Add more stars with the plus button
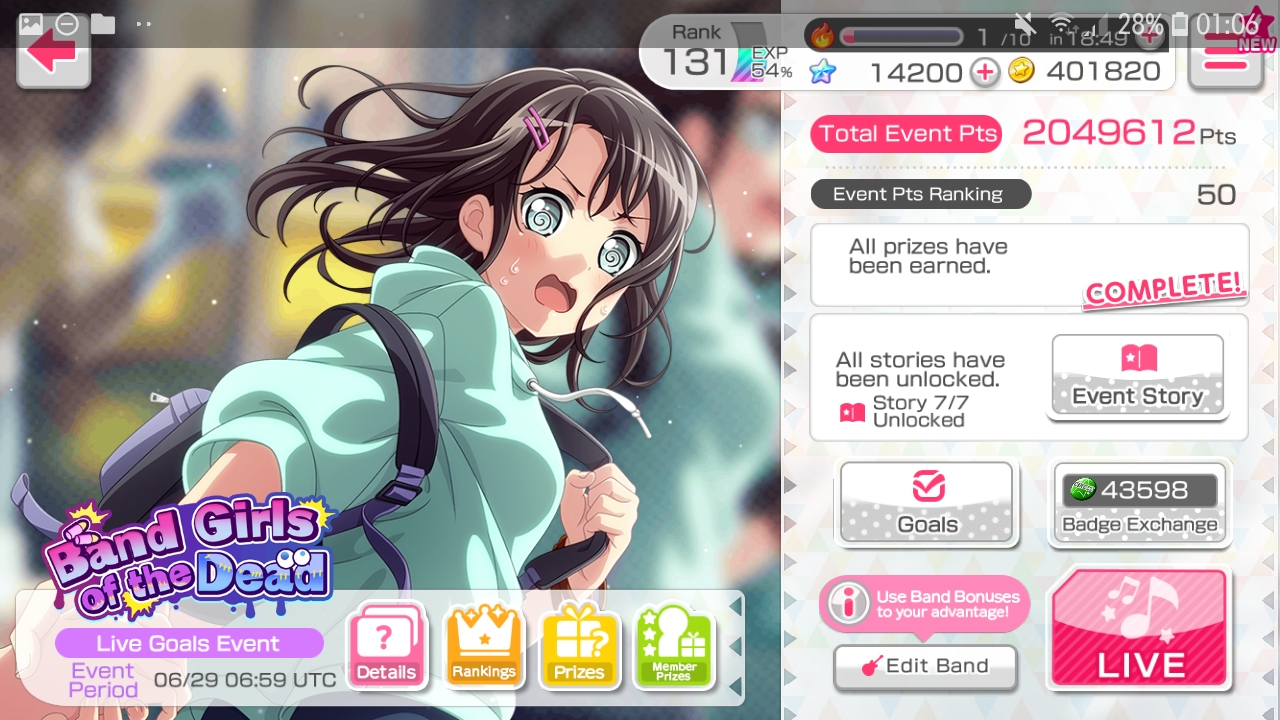This screenshot has width=1280, height=720. (985, 72)
